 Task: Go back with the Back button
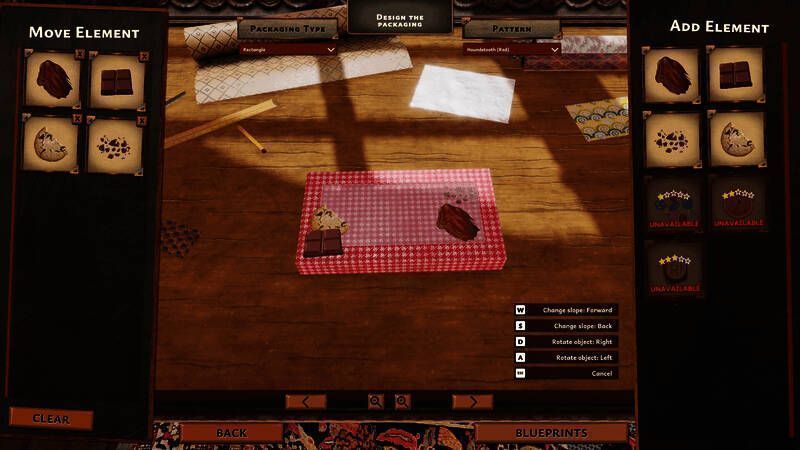[x=231, y=433]
